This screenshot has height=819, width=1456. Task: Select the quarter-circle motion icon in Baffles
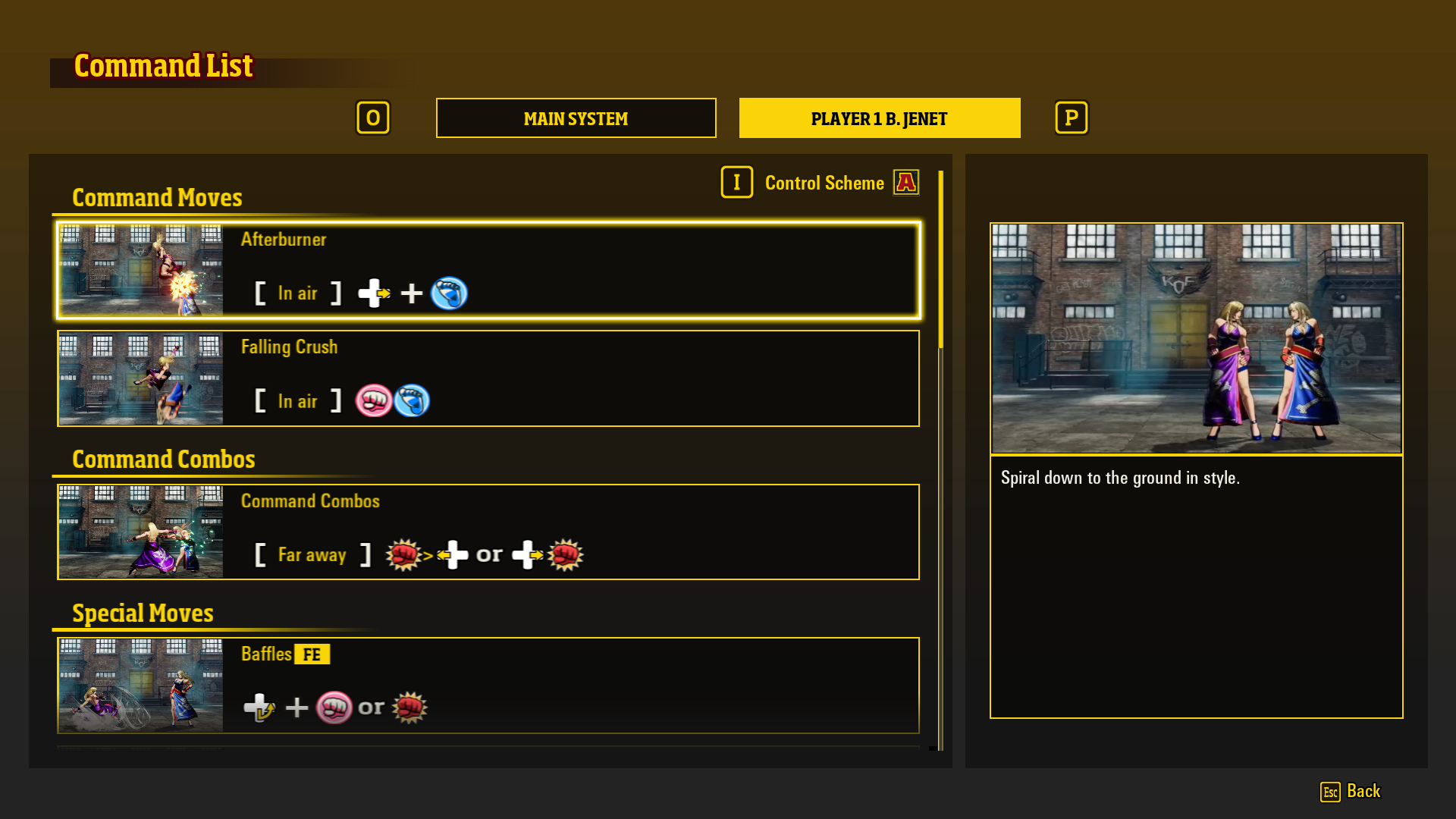259,707
